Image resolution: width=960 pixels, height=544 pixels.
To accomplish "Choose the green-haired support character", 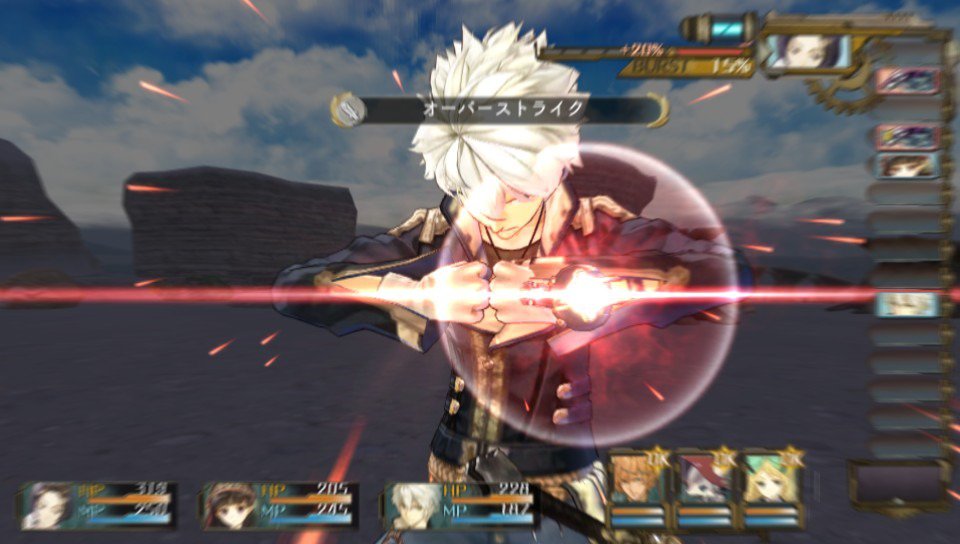I will tap(773, 483).
